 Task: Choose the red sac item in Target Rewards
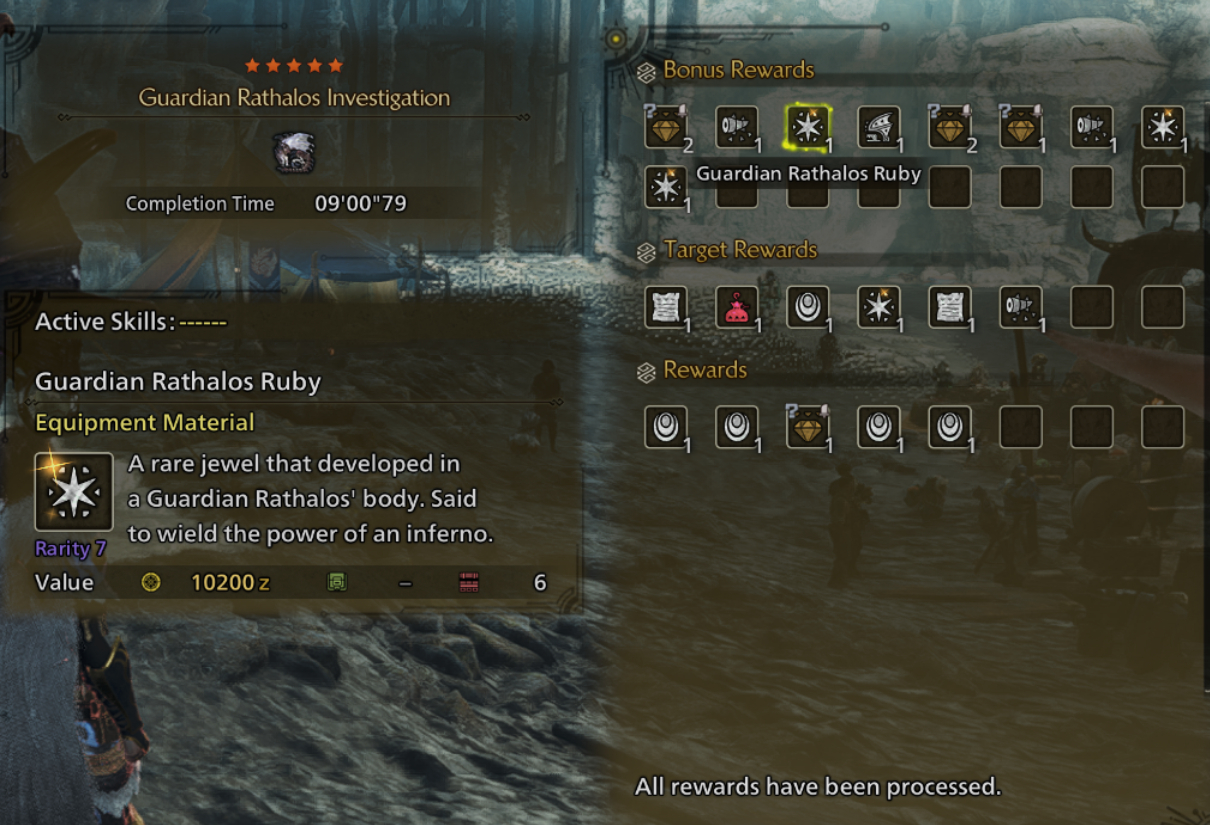(737, 307)
